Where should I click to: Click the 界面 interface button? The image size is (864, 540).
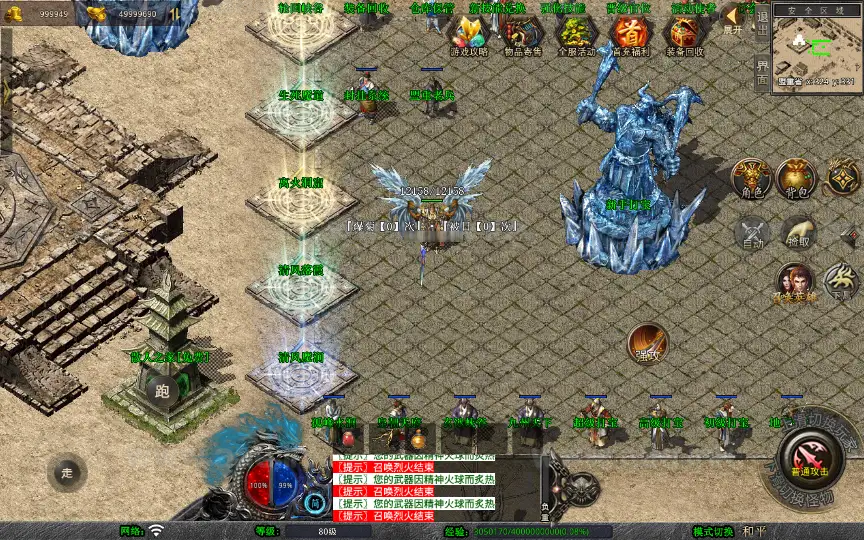(762, 70)
